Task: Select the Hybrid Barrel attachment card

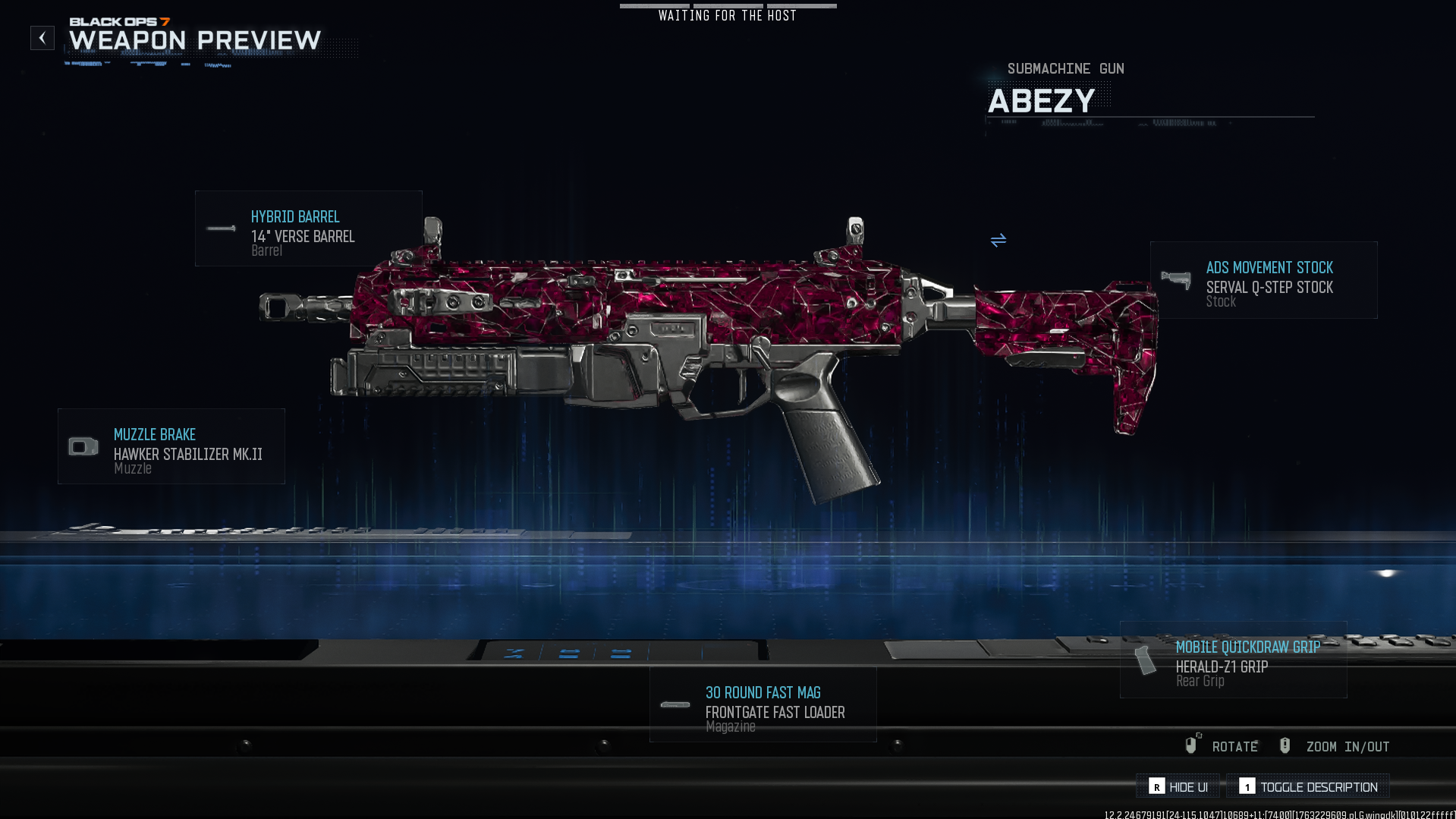Action: 308,228
